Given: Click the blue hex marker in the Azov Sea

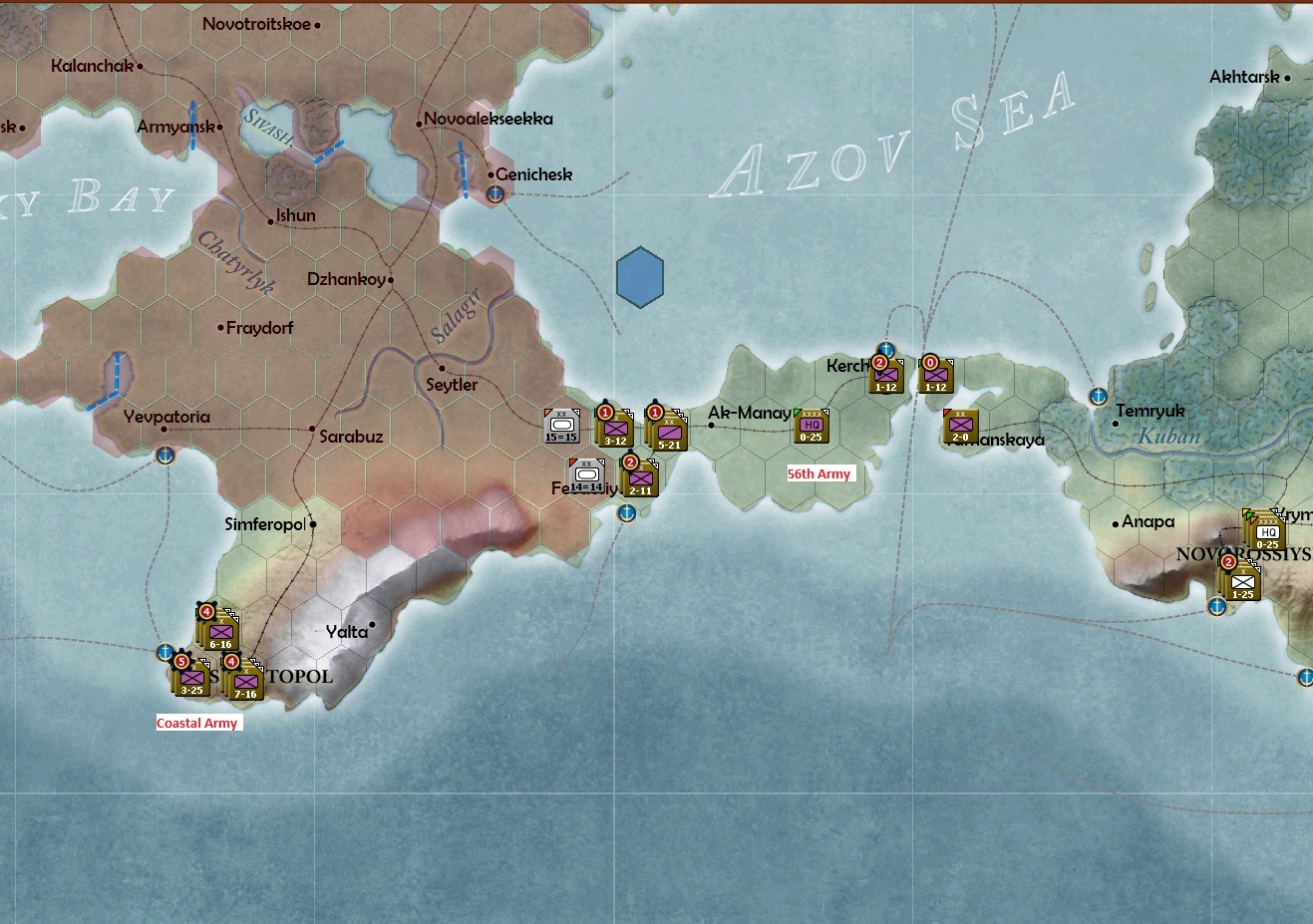Looking at the screenshot, I should coord(639,277).
